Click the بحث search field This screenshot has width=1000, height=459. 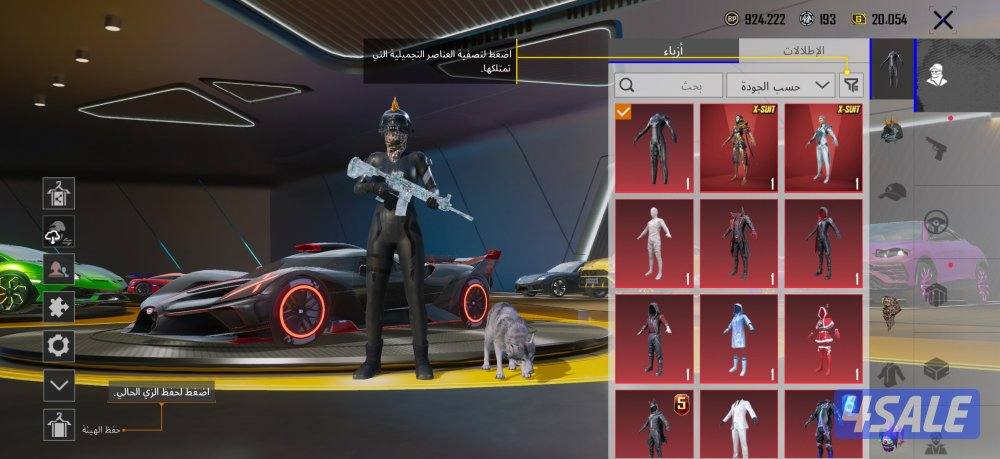[x=666, y=86]
